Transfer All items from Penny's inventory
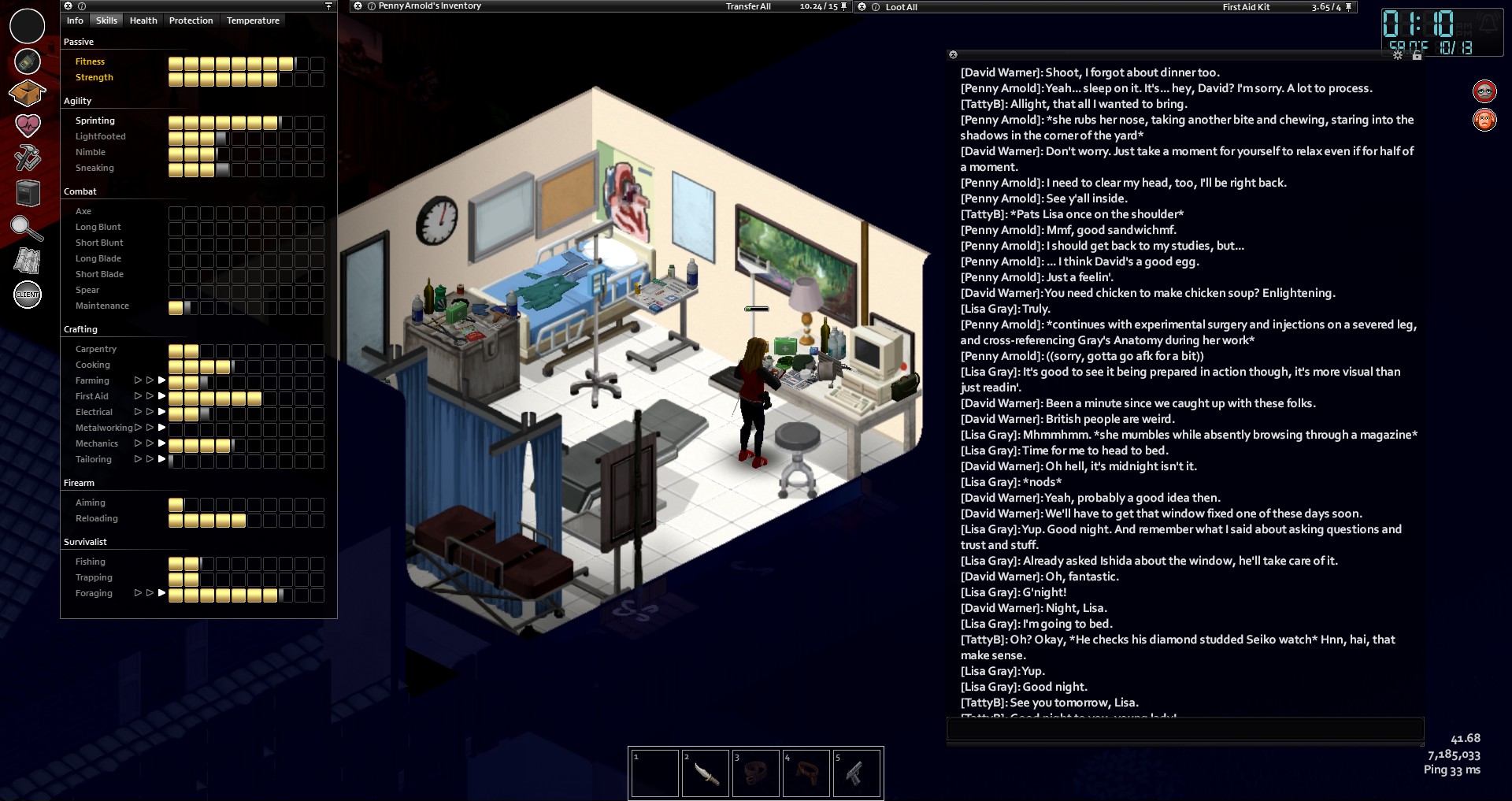 748,6
